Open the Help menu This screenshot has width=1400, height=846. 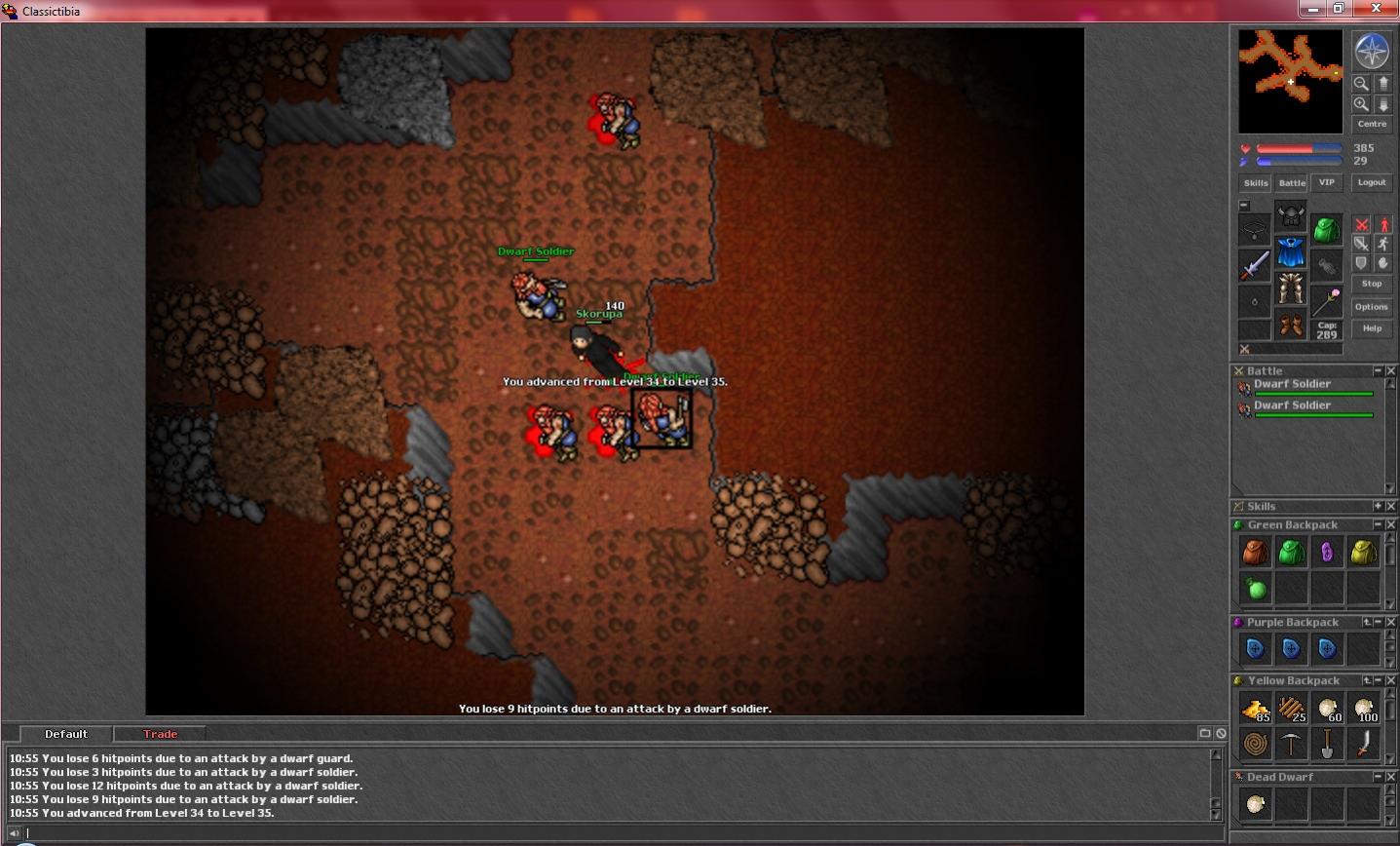1371,328
